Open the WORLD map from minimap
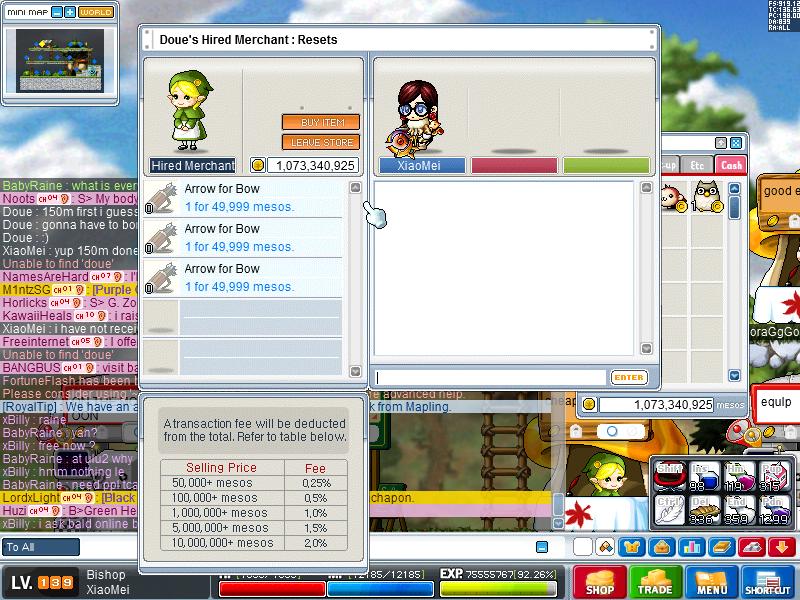This screenshot has height=600, width=800. tap(96, 12)
